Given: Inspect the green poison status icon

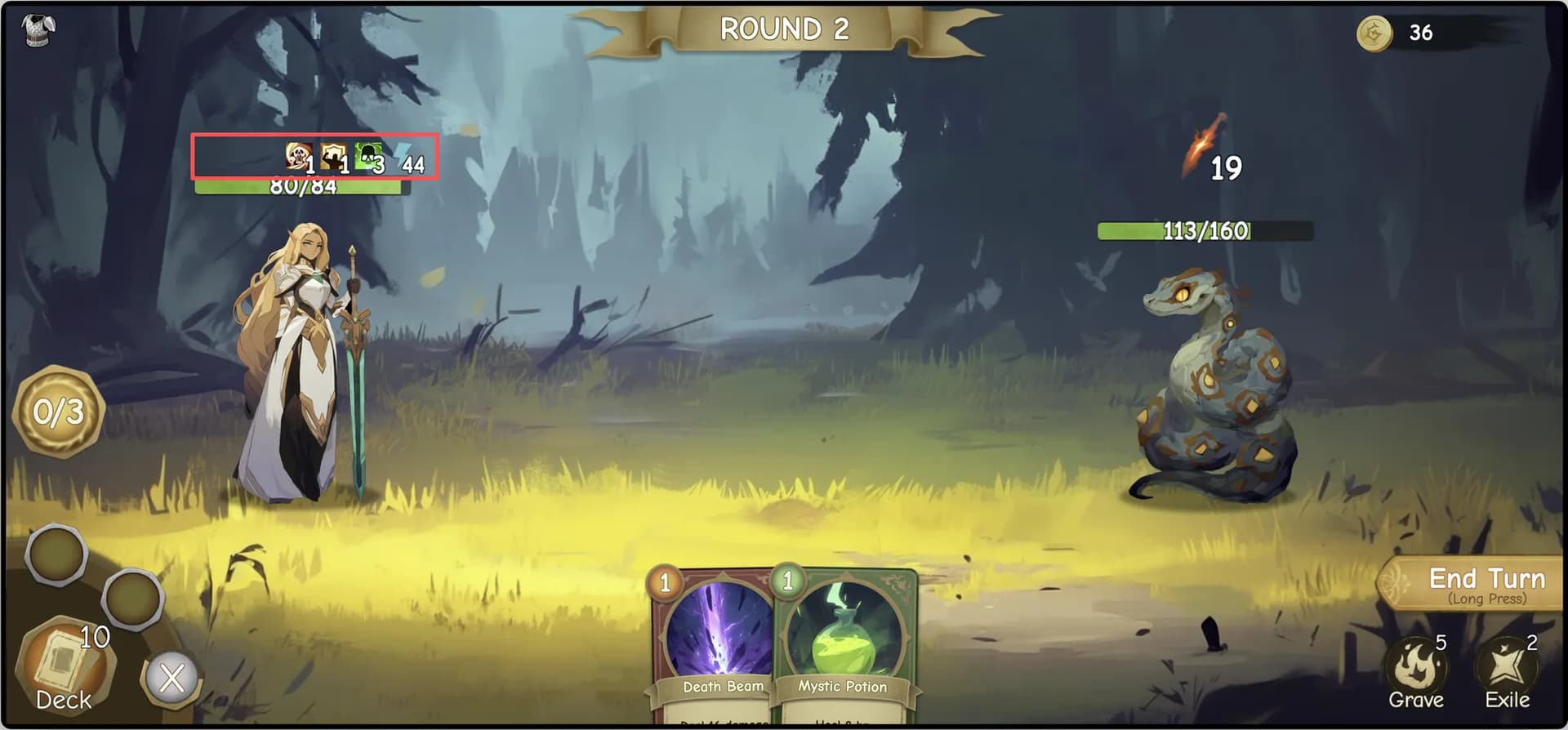Looking at the screenshot, I should pyautogui.click(x=367, y=155).
